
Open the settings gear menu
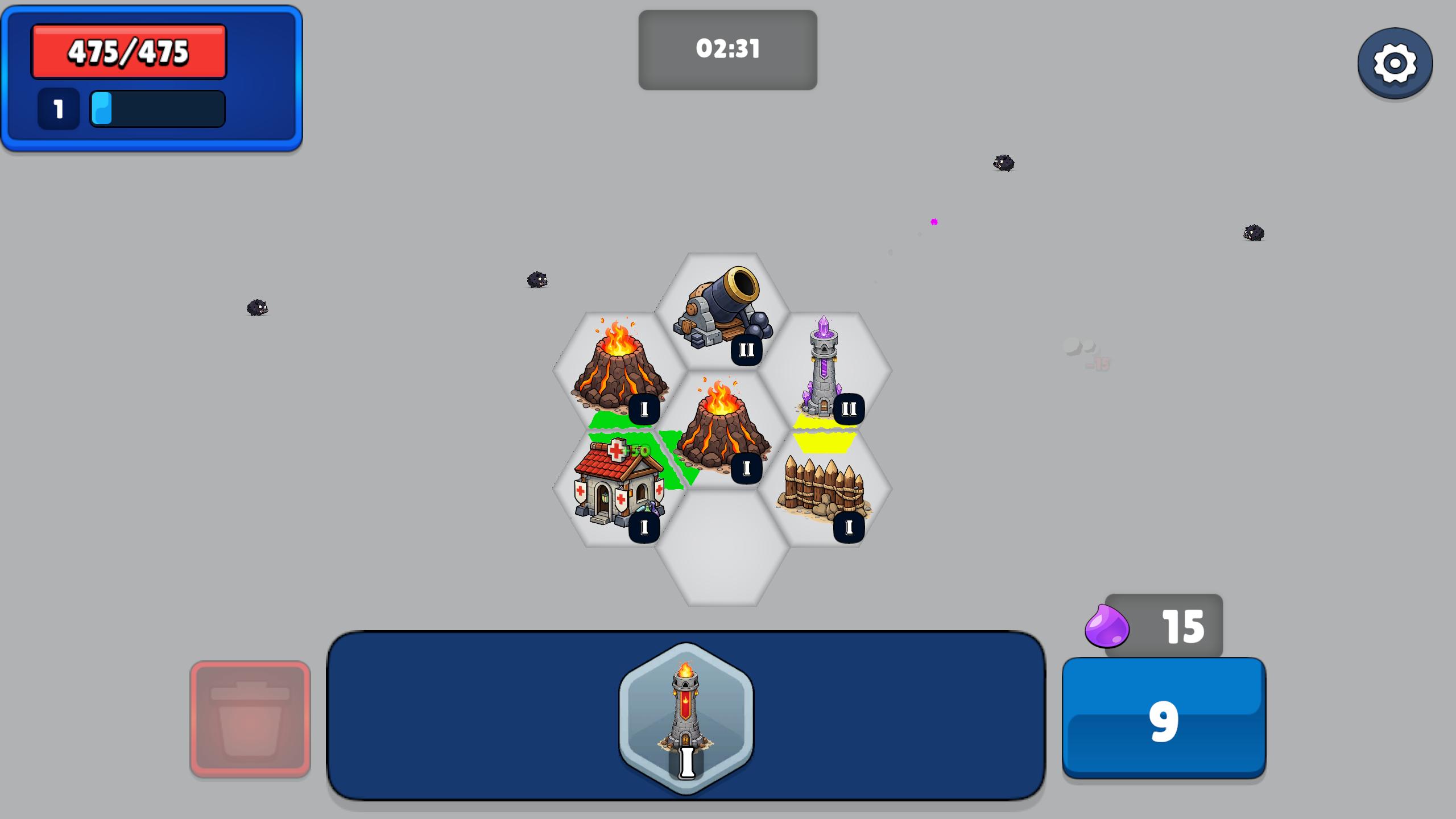(x=1395, y=64)
